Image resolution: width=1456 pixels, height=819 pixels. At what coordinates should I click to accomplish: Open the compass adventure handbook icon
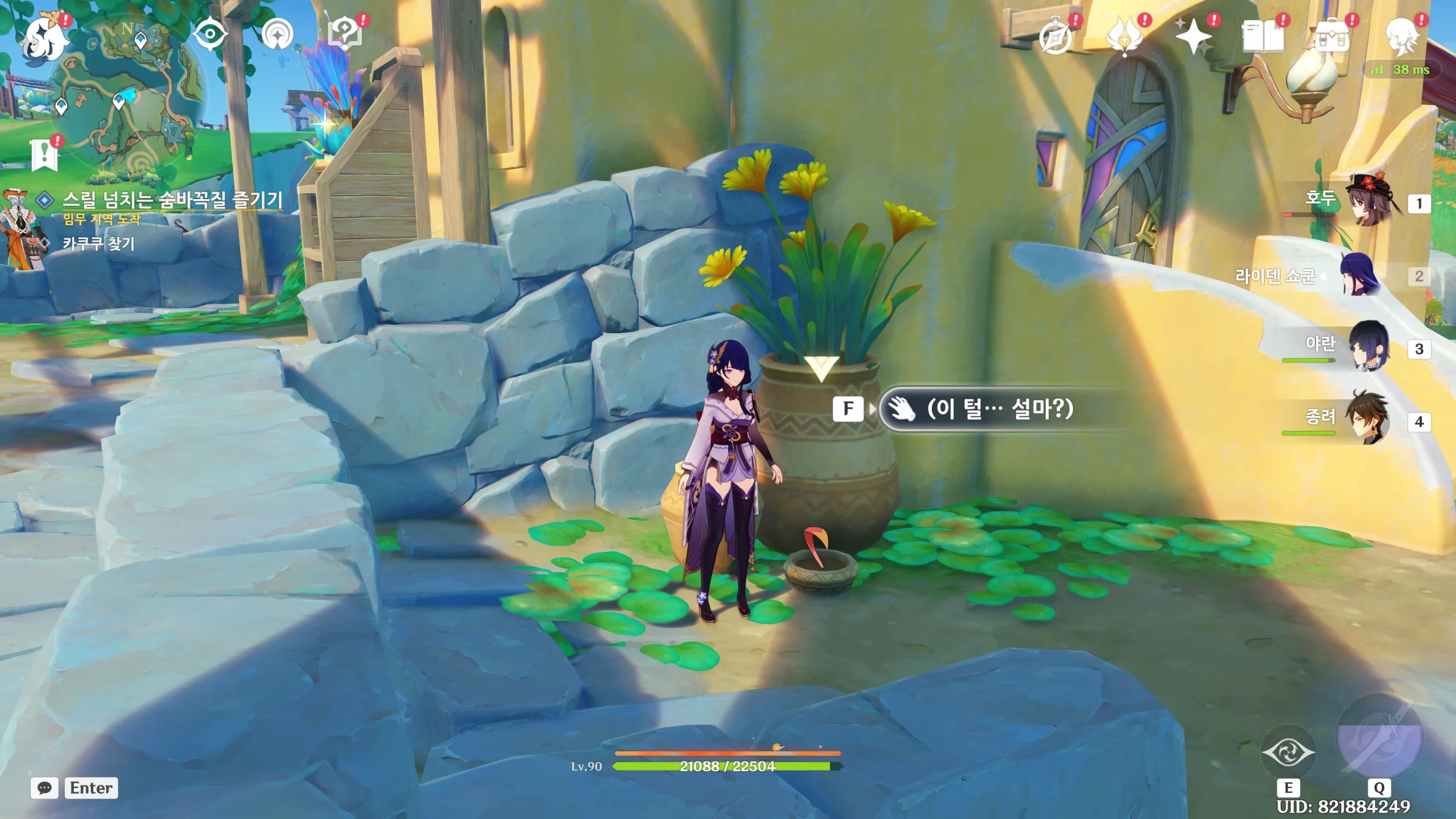(x=1056, y=38)
